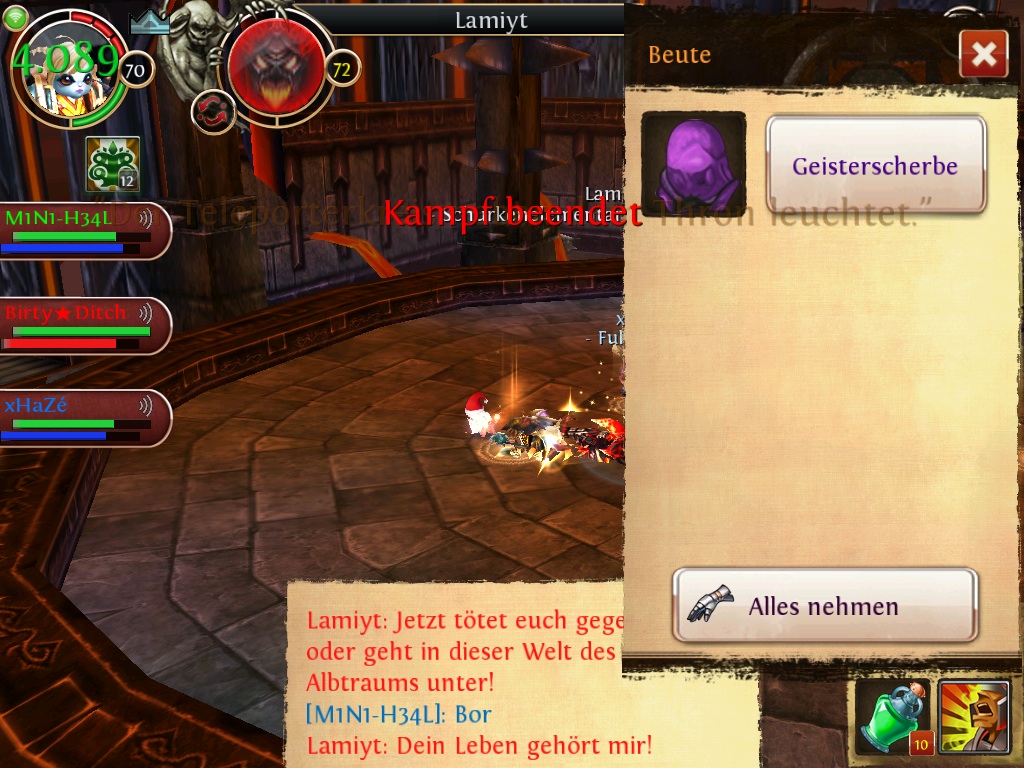This screenshot has height=768, width=1024.
Task: Use the green health potion
Action: click(893, 717)
